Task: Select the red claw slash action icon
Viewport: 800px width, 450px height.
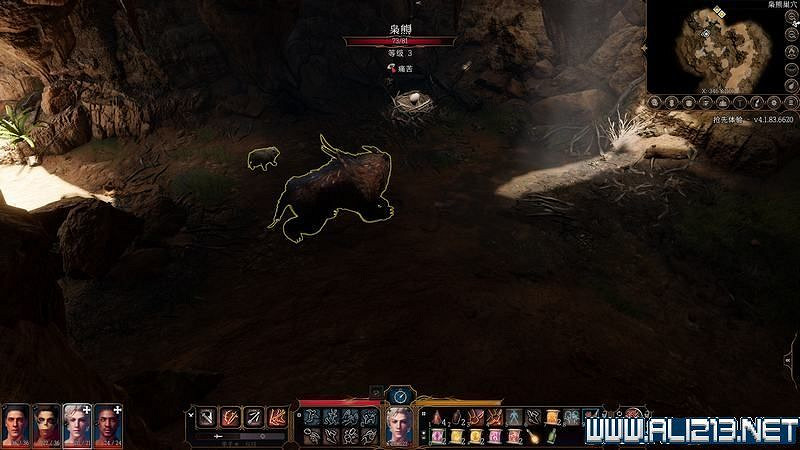Action: click(x=230, y=417)
